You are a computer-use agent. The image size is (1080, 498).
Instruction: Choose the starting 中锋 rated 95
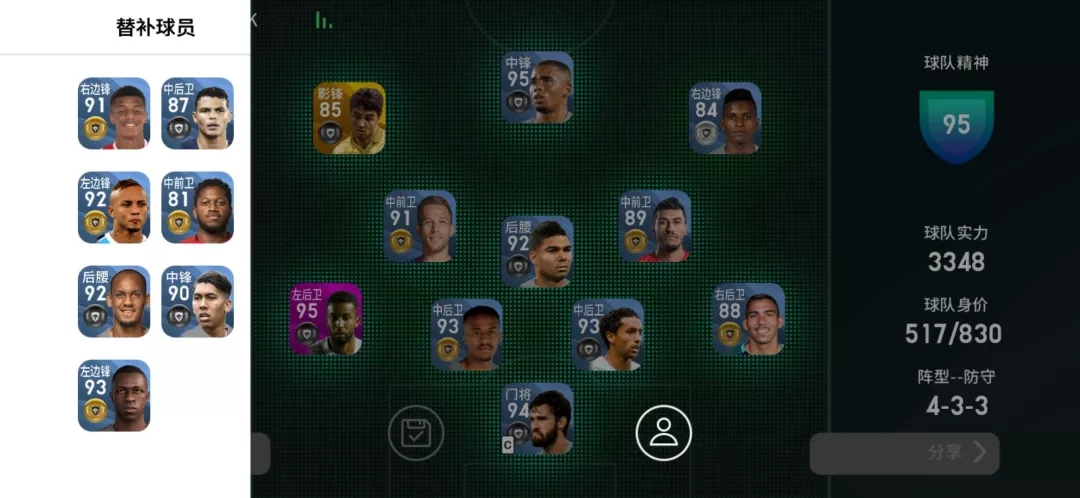click(537, 88)
